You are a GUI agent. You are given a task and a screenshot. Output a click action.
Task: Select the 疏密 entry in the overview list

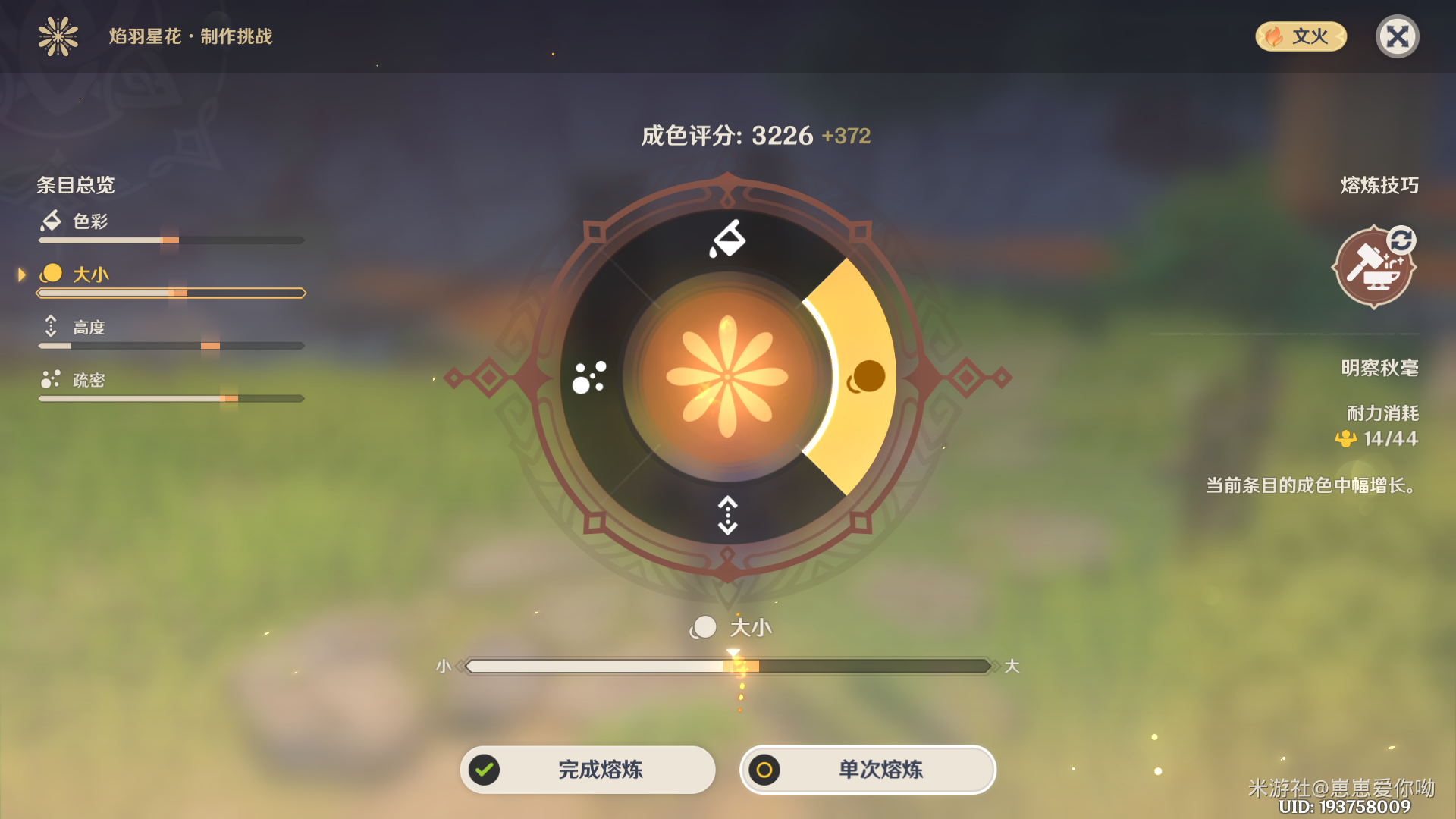[x=91, y=380]
